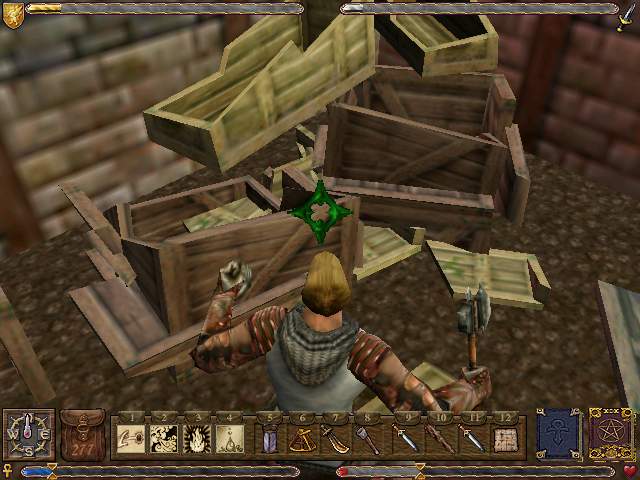Open the map scroll in slot 12
This screenshot has width=640, height=480.
tap(506, 438)
